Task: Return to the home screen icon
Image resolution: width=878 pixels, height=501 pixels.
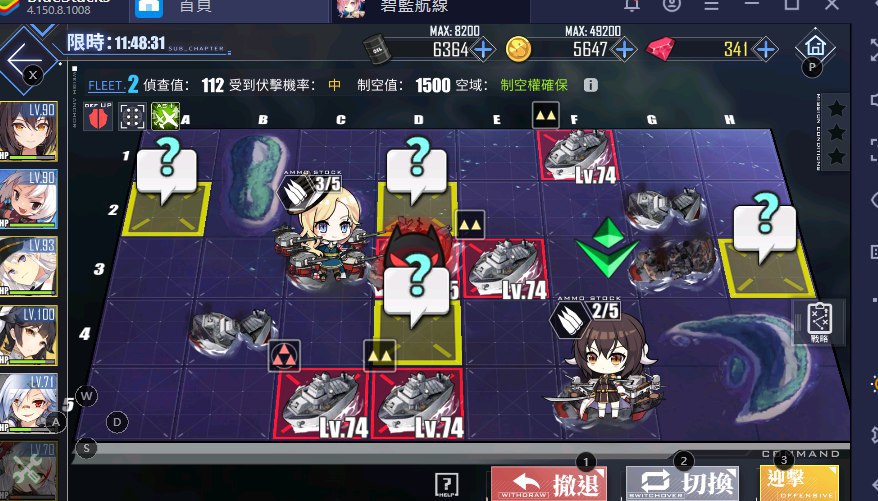Action: (x=815, y=47)
